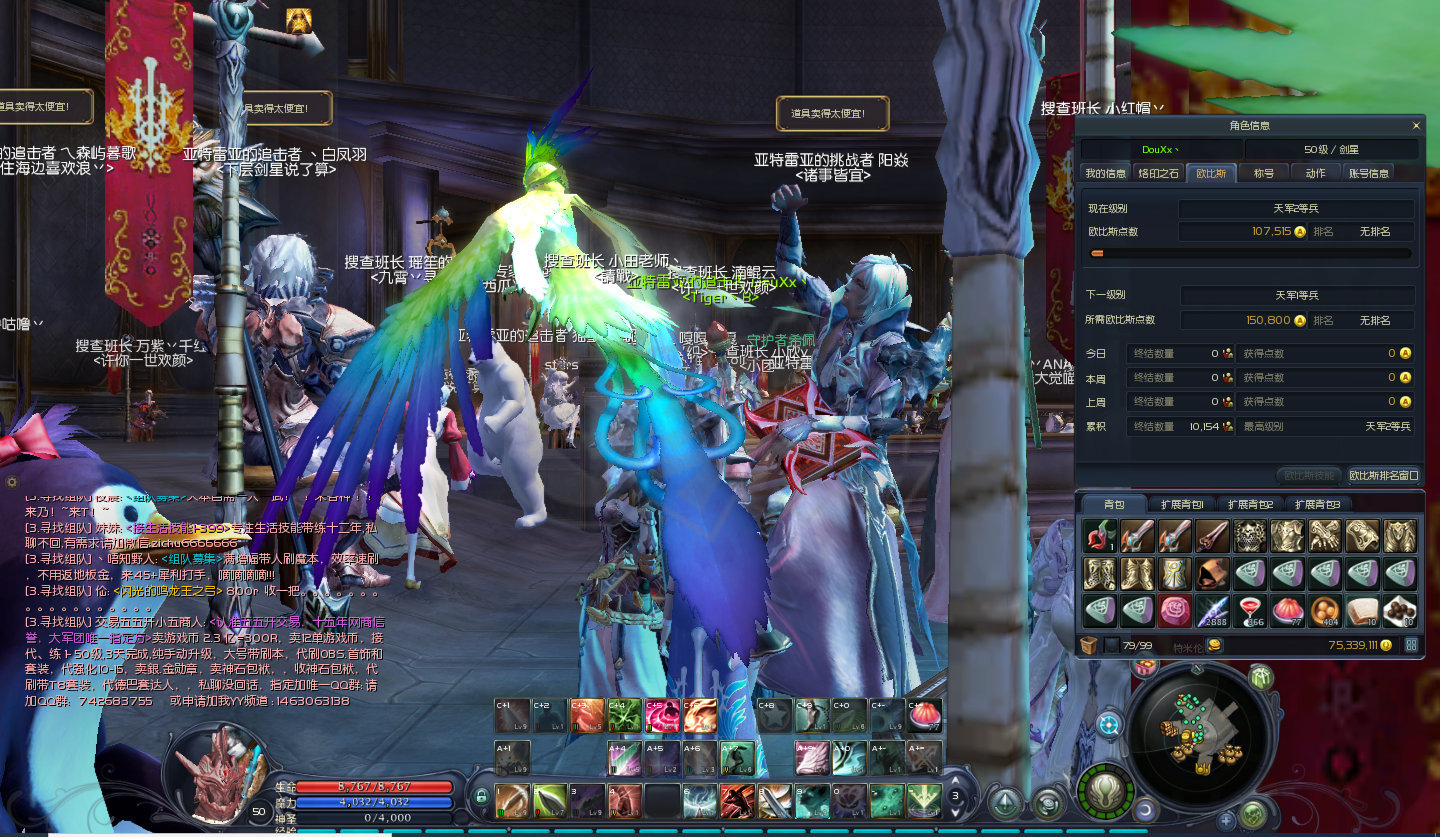Open the 烙印之石 tab

pyautogui.click(x=1160, y=173)
